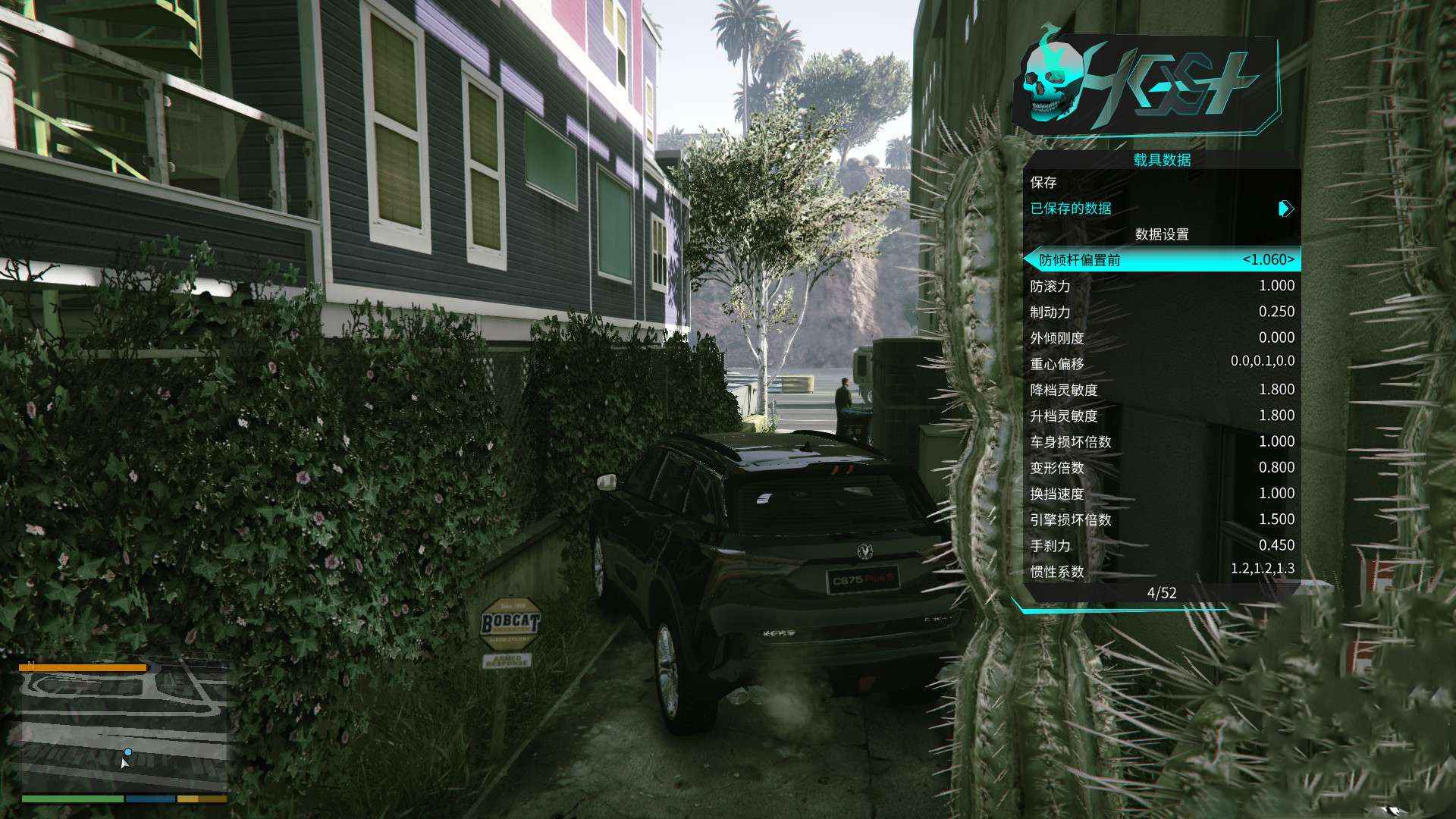This screenshot has height=819, width=1456.
Task: Expand the 已保存的数据 submenu
Action: coord(1069,209)
